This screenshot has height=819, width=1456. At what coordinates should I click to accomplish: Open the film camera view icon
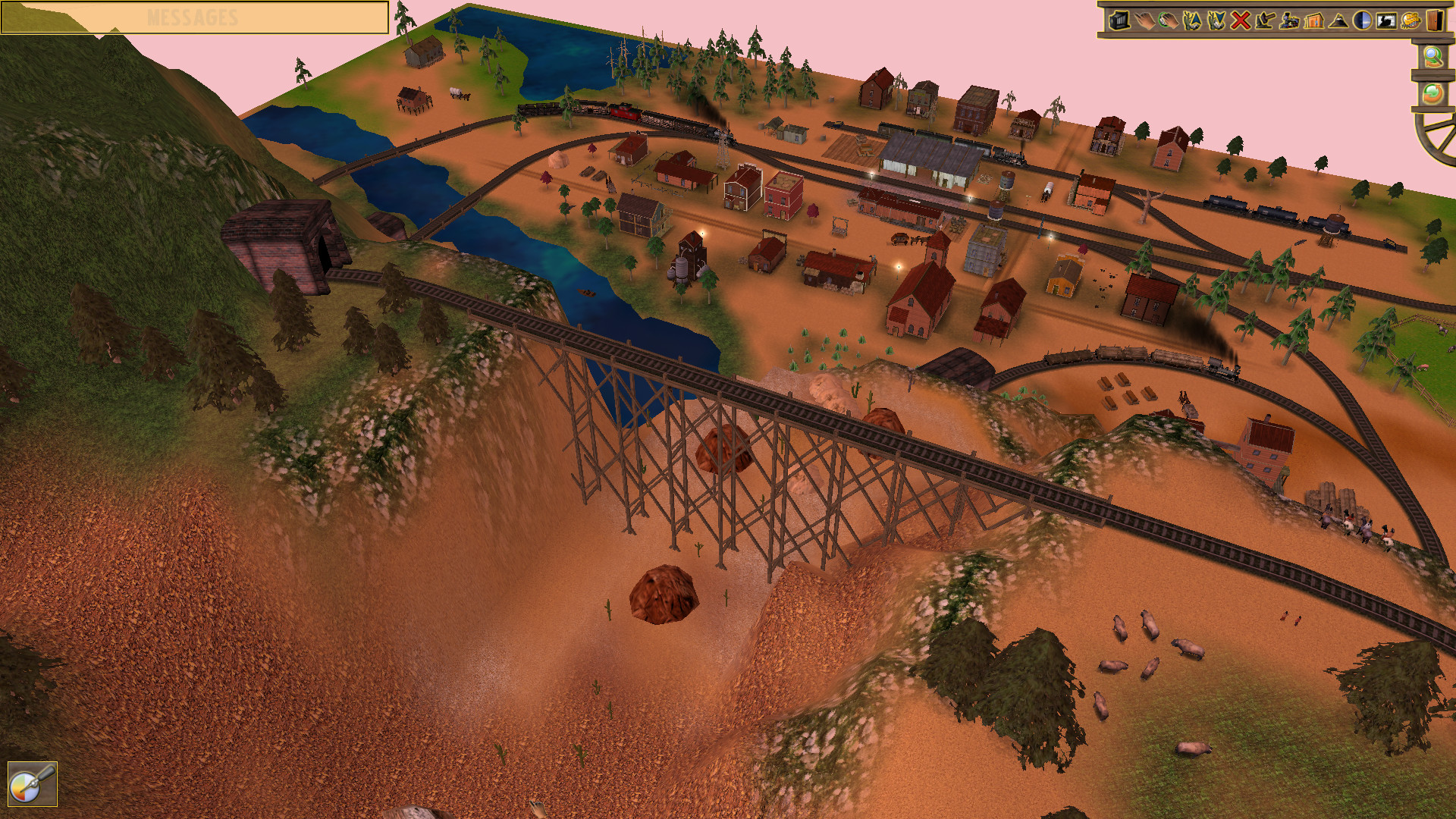coord(1385,21)
